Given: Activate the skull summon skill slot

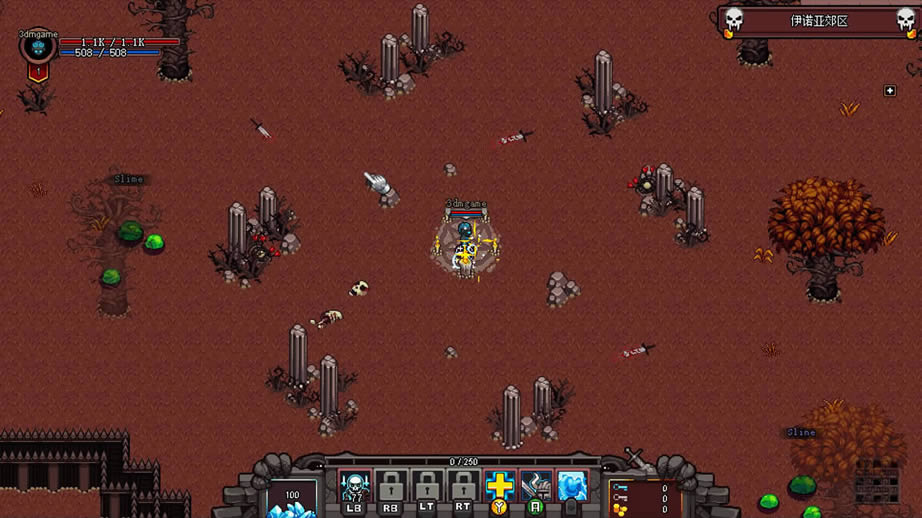Looking at the screenshot, I should click(355, 487).
